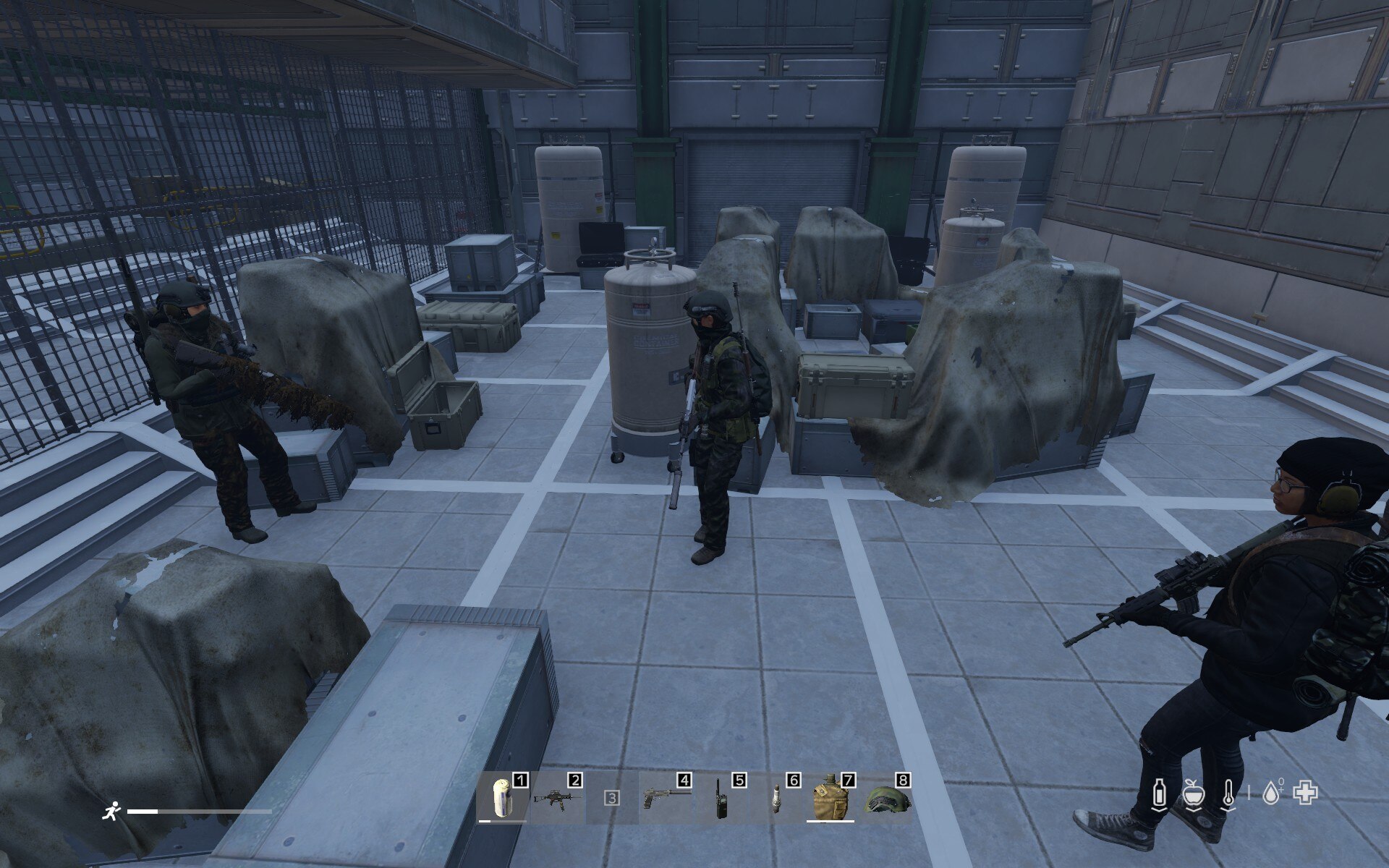Equip the suppressed pistol in hotbar slot 4

pyautogui.click(x=666, y=798)
